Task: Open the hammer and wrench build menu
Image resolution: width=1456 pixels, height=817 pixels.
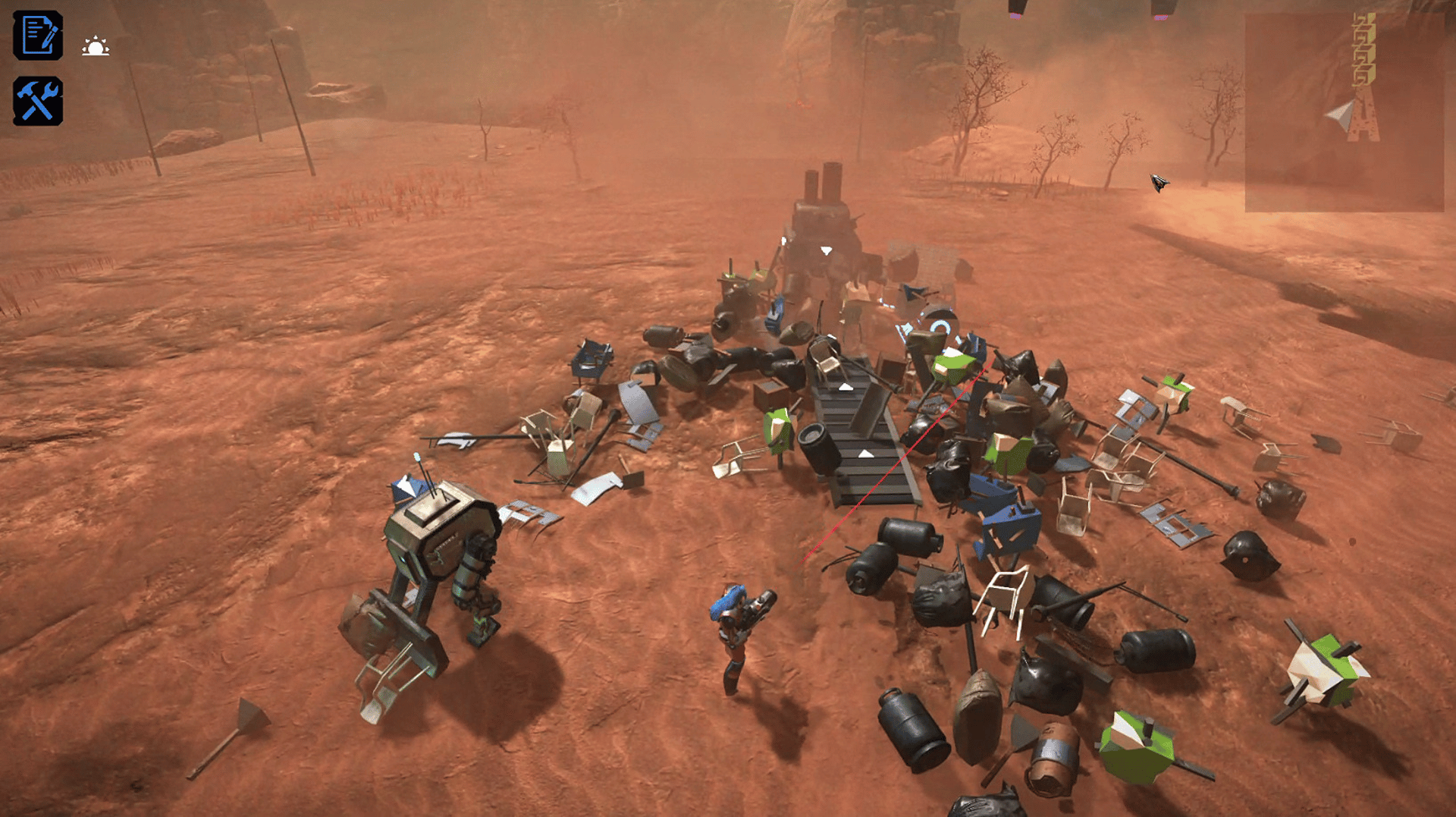Action: [x=38, y=102]
